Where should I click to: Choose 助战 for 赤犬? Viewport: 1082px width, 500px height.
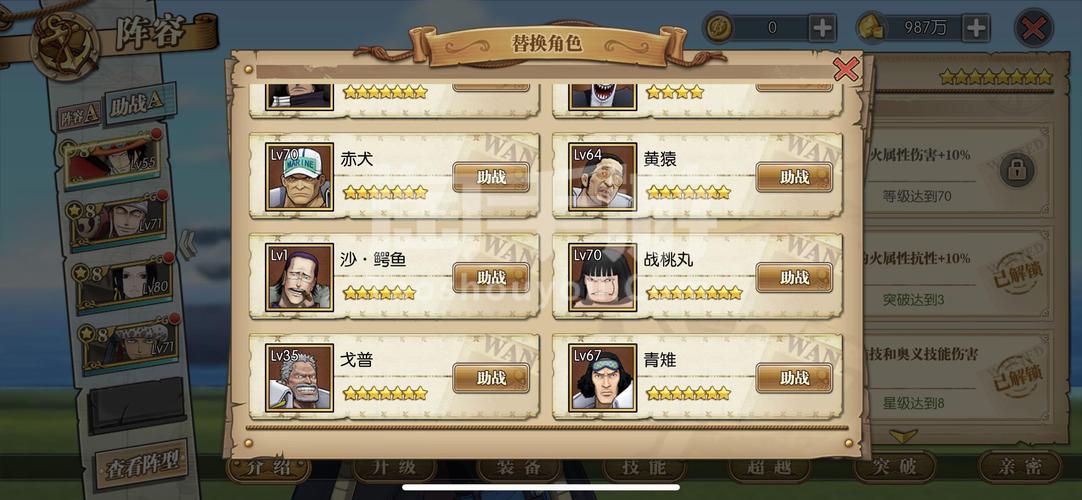[490, 177]
